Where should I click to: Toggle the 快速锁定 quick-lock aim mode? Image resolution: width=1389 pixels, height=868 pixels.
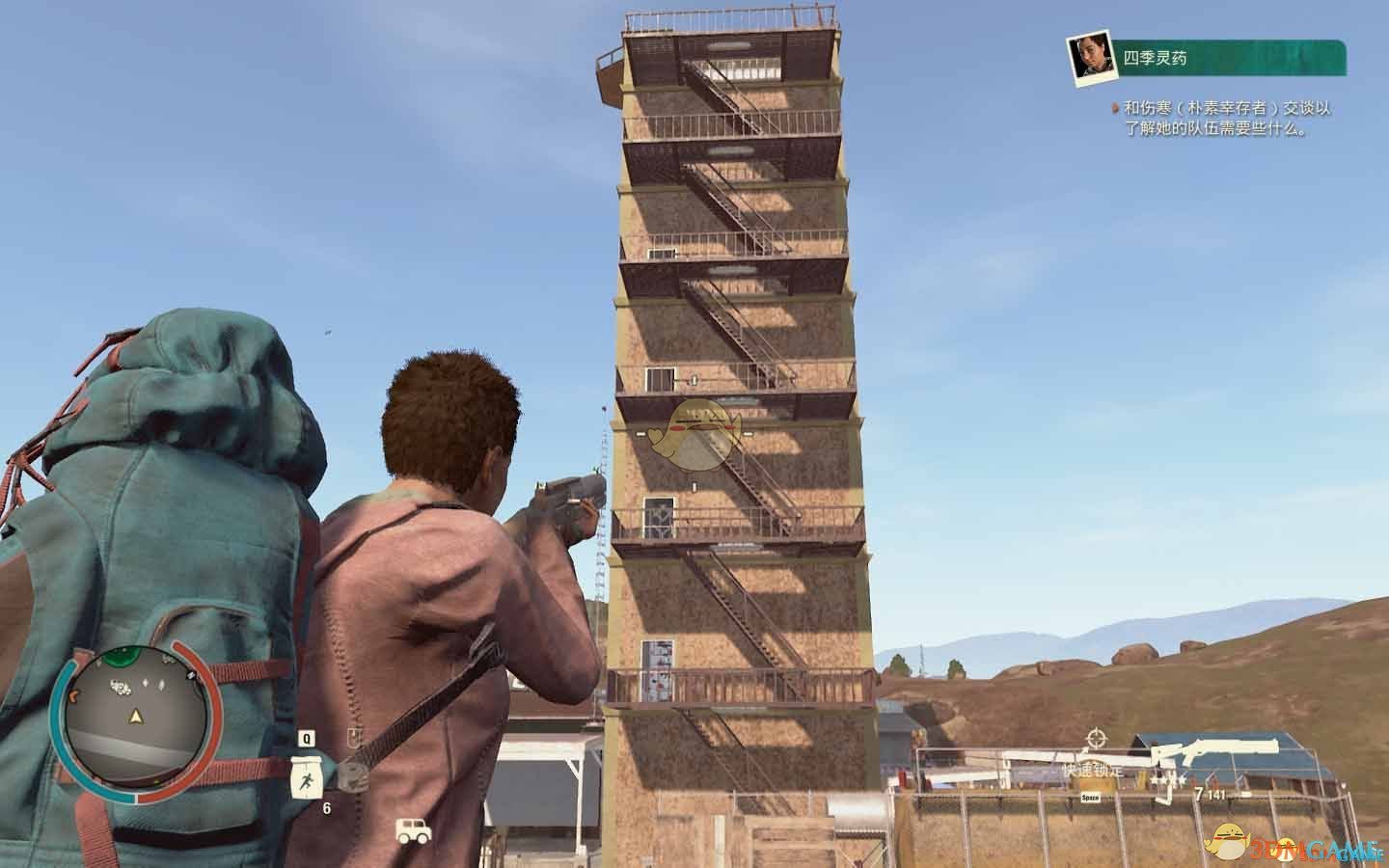(x=1093, y=771)
